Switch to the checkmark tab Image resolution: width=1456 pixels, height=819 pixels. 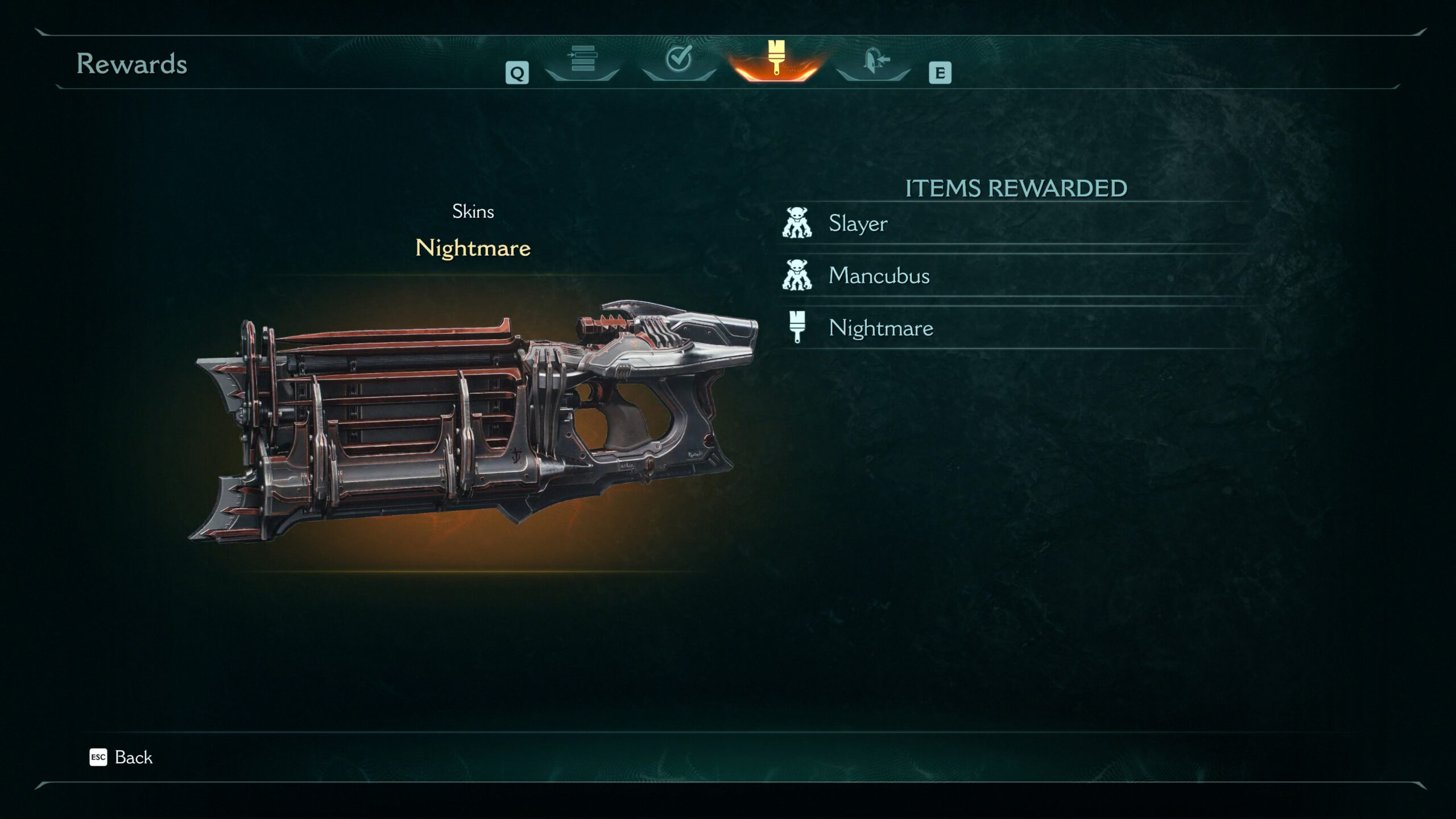tap(679, 60)
